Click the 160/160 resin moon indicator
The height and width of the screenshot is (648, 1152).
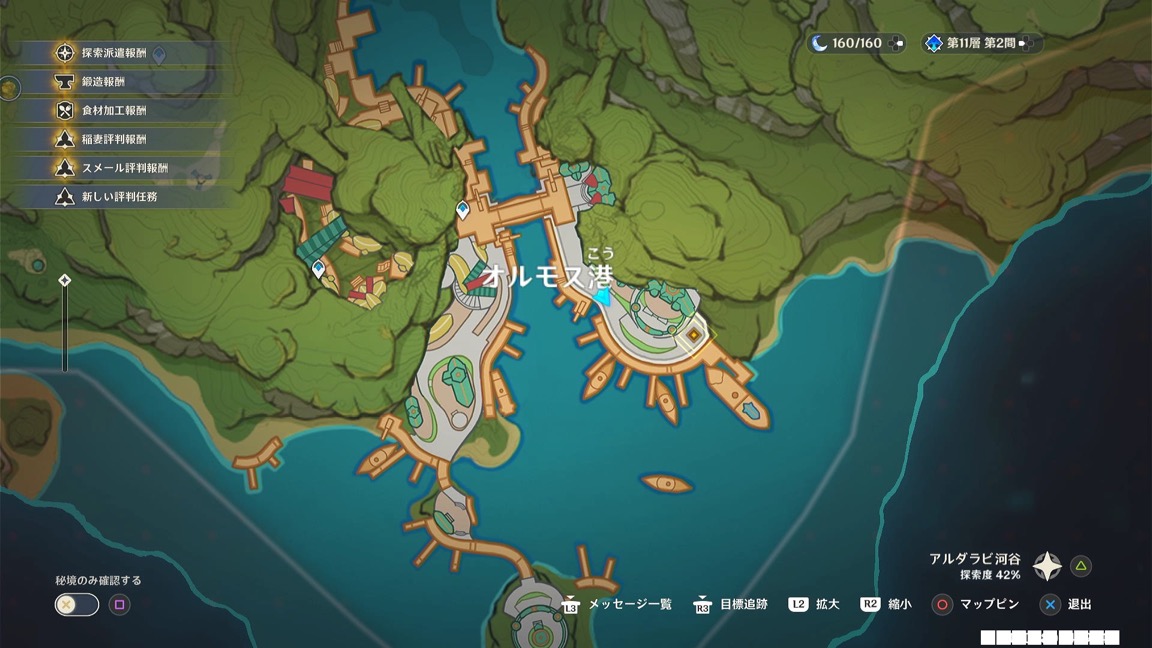[856, 43]
